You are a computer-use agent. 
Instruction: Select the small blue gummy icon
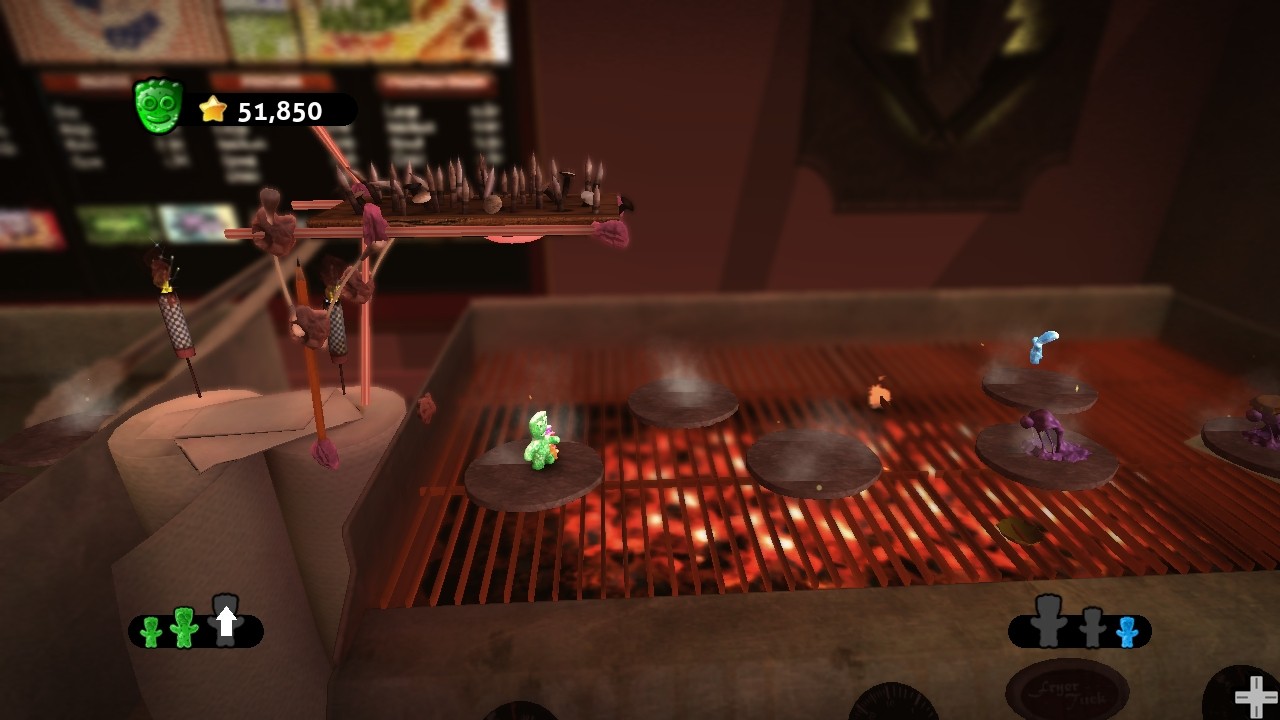pos(1127,632)
